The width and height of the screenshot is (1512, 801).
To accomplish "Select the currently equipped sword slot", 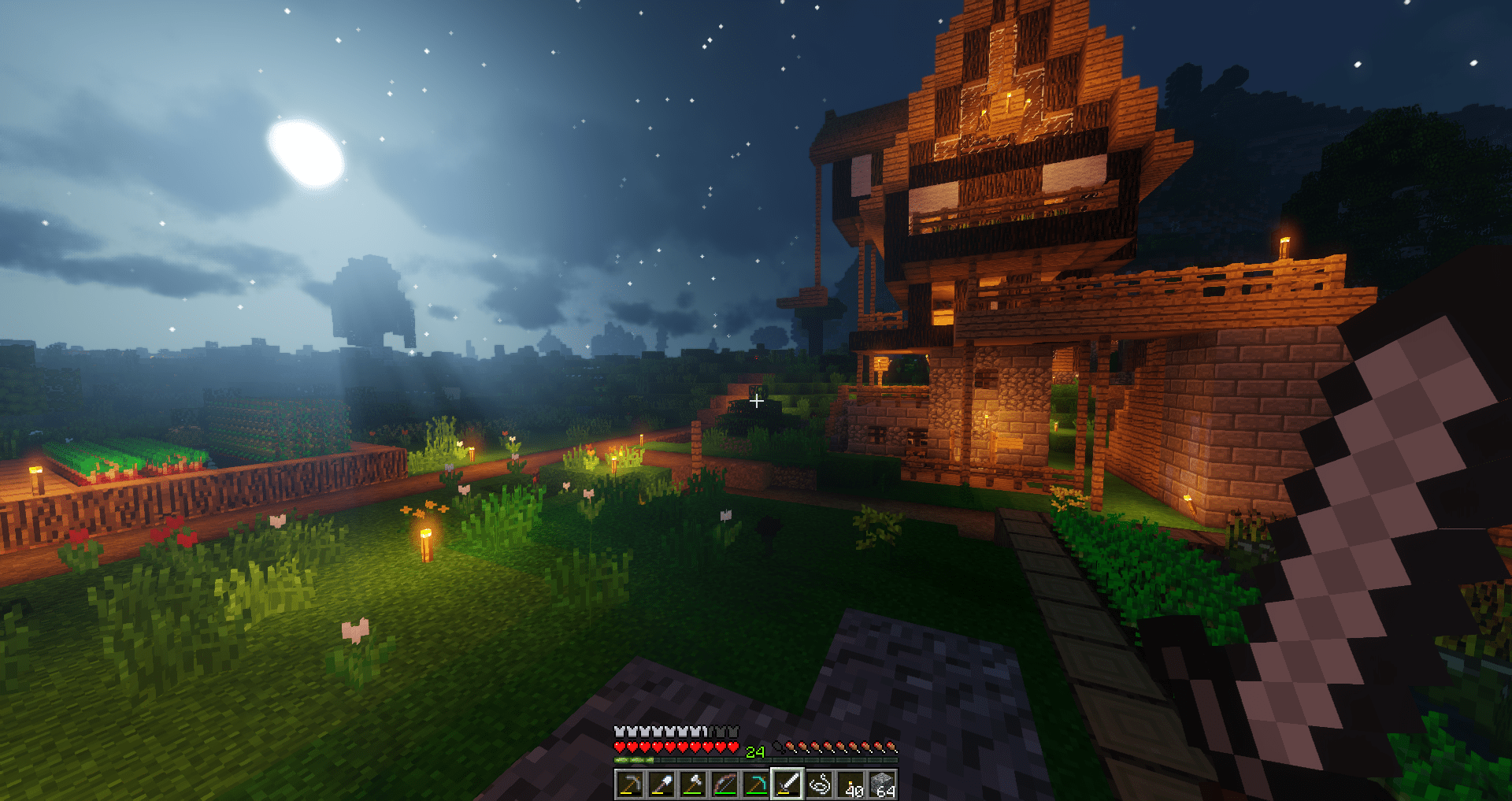I will tap(788, 784).
